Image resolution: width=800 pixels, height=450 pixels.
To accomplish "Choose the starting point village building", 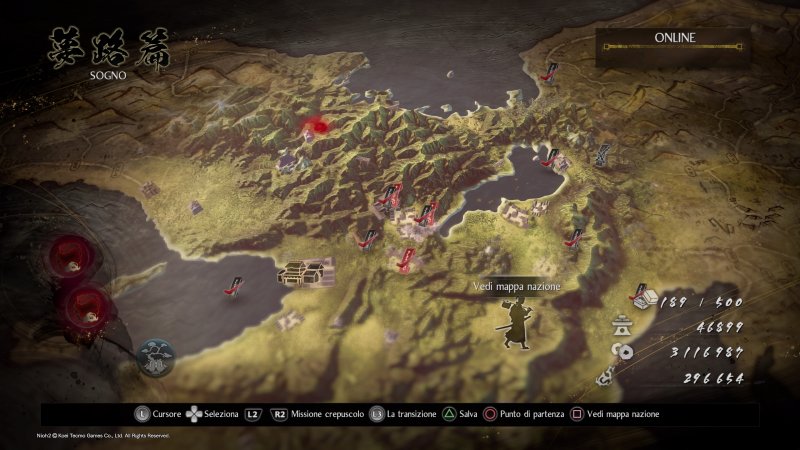I will pyautogui.click(x=306, y=272).
